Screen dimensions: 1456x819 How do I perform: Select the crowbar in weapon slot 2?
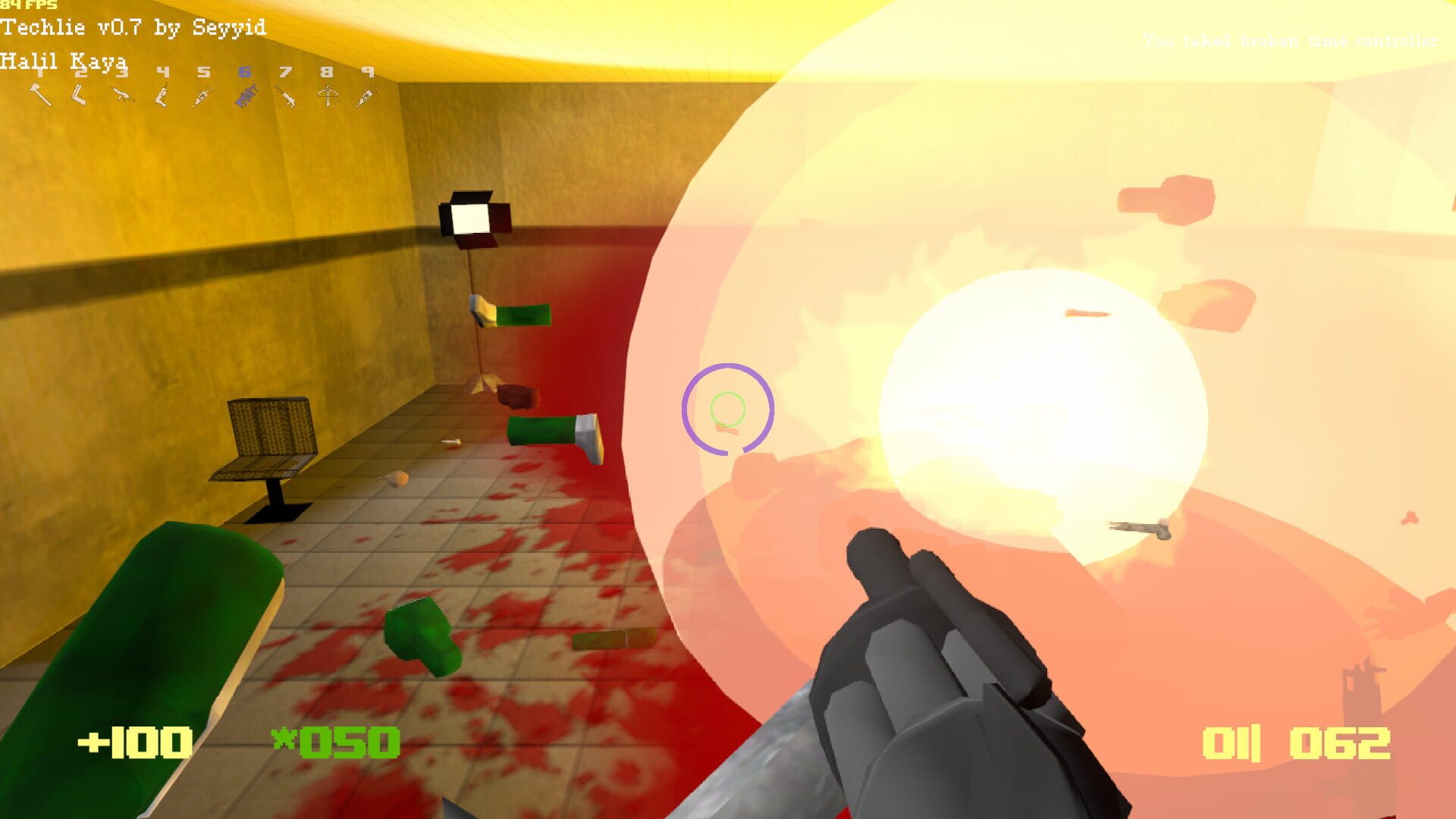pyautogui.click(x=79, y=95)
